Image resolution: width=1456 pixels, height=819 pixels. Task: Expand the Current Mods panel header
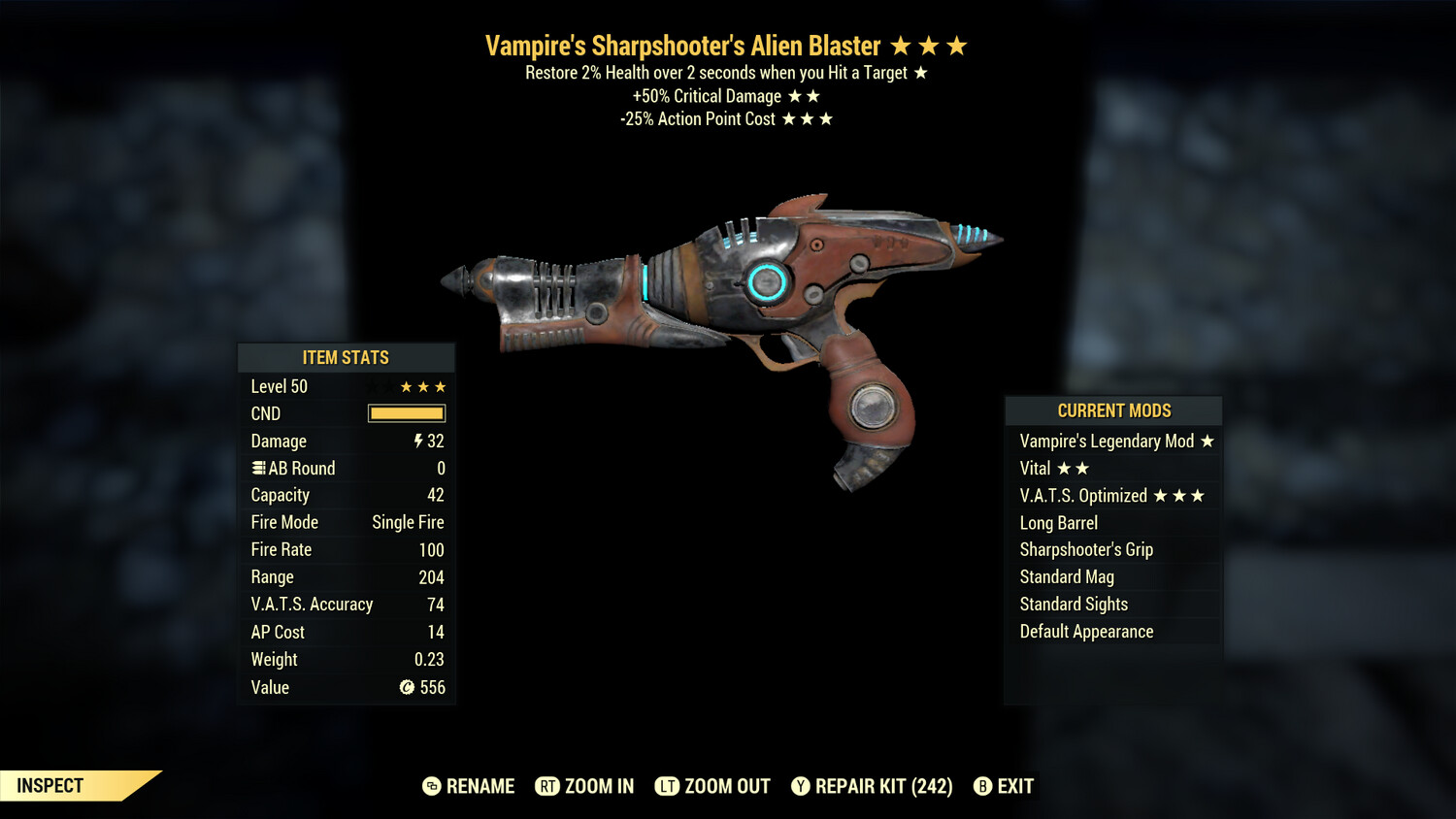(1113, 410)
